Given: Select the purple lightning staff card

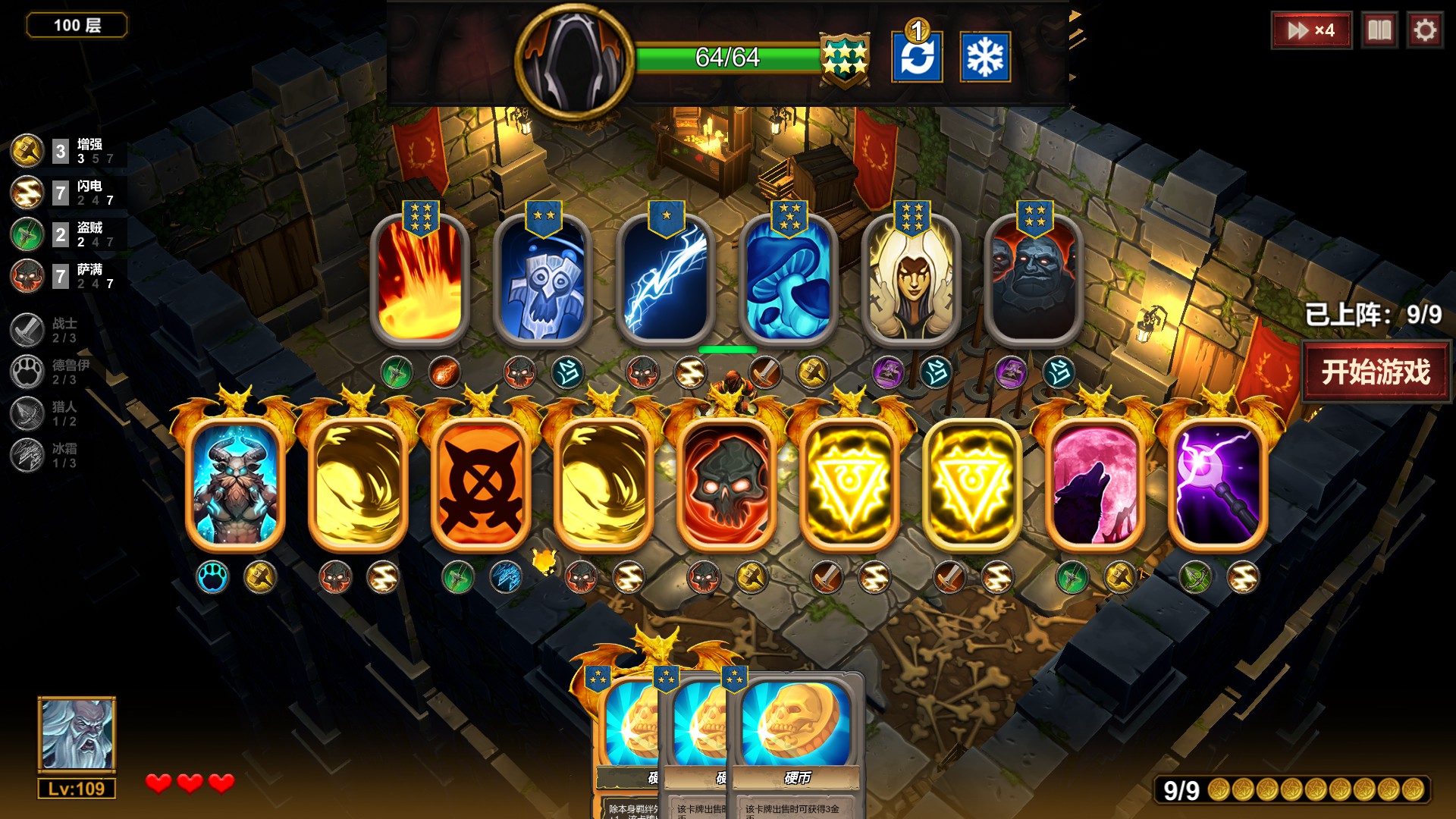Looking at the screenshot, I should coord(1218,484).
